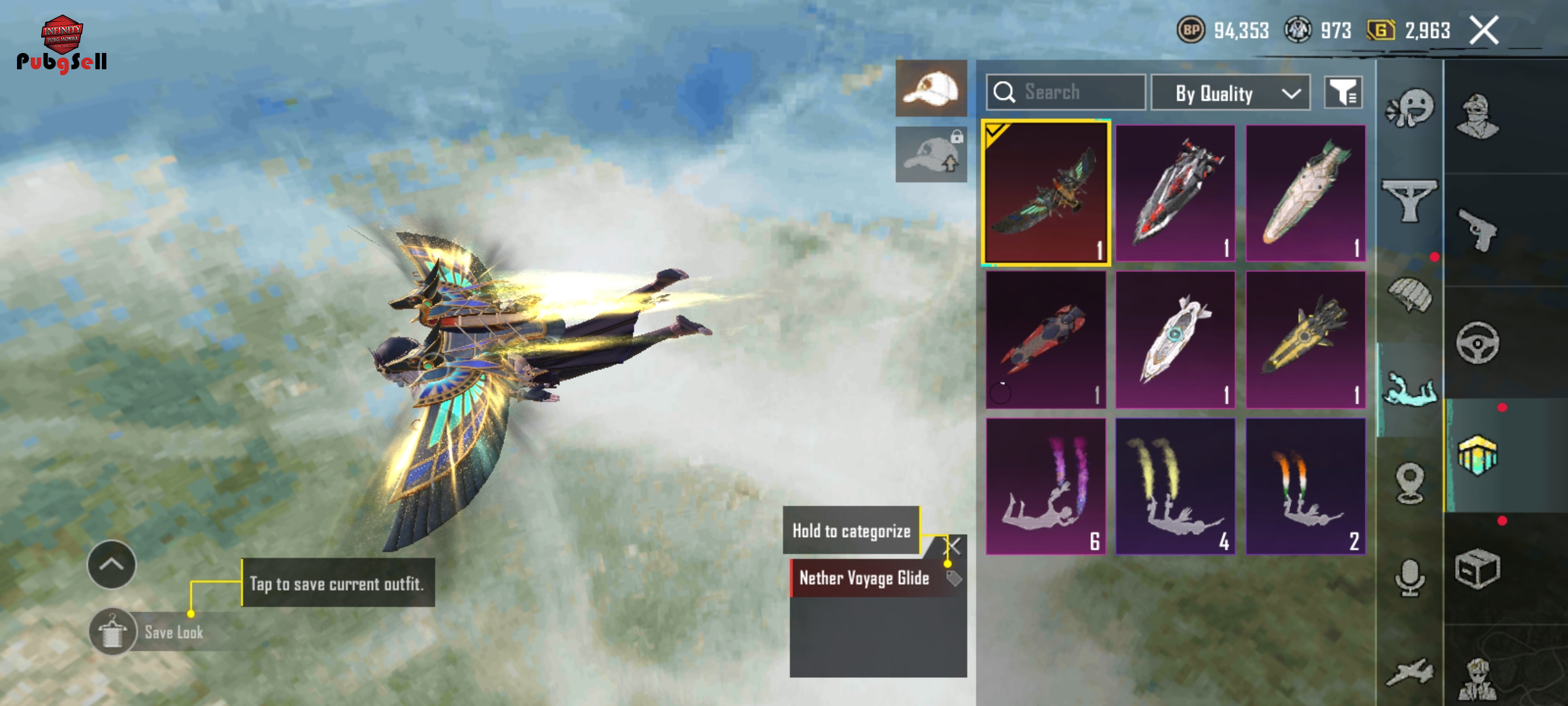The image size is (1568, 706).
Task: Choose the white and teal glider skin
Action: coord(1175,340)
